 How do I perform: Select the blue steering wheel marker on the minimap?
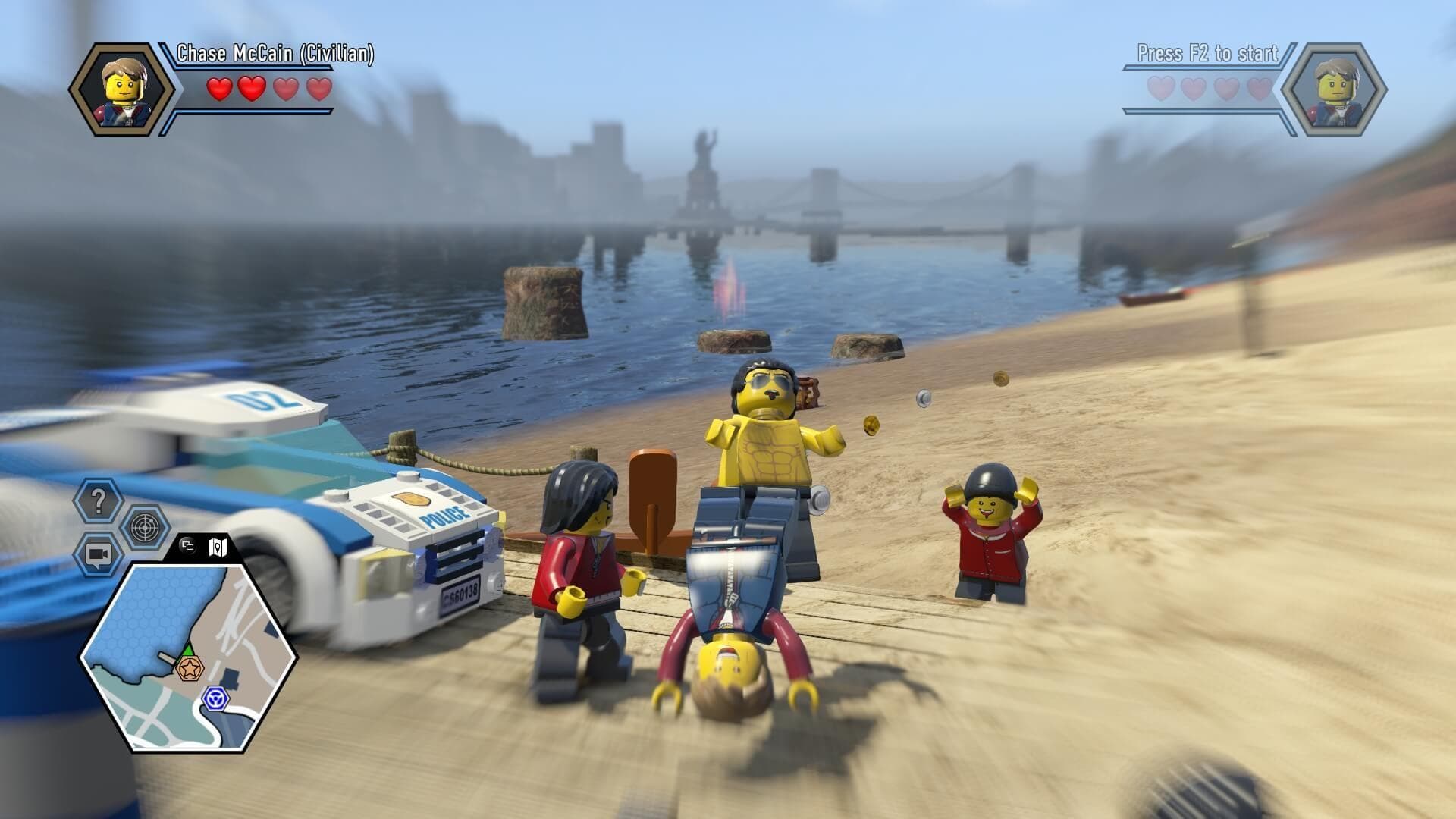tap(215, 697)
